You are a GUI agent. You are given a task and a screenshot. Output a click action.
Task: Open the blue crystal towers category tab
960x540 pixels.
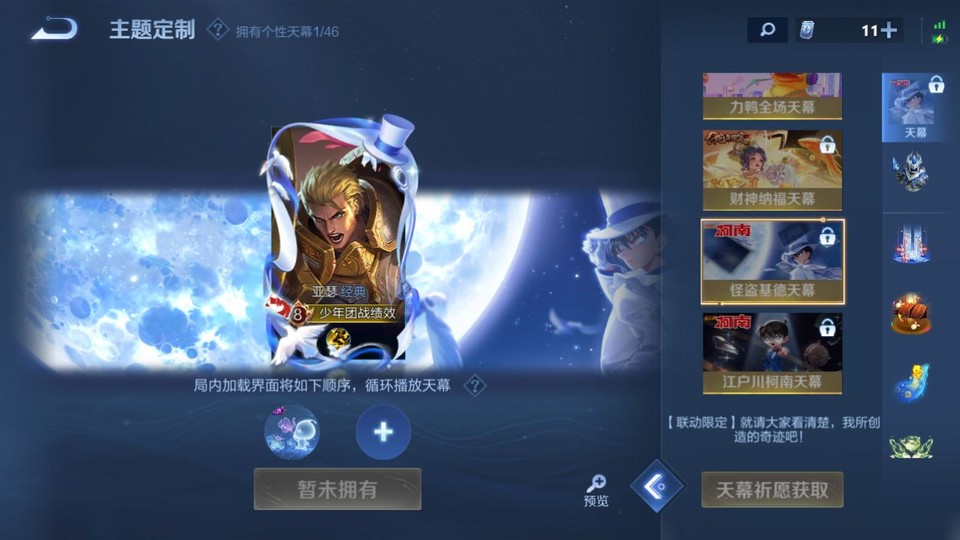(x=911, y=242)
